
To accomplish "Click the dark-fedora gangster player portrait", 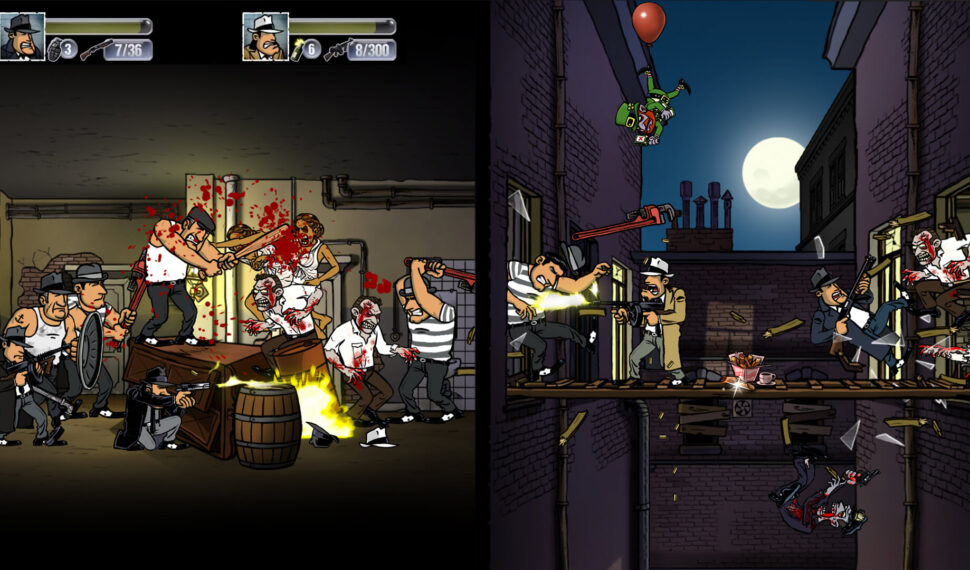I will (22, 37).
